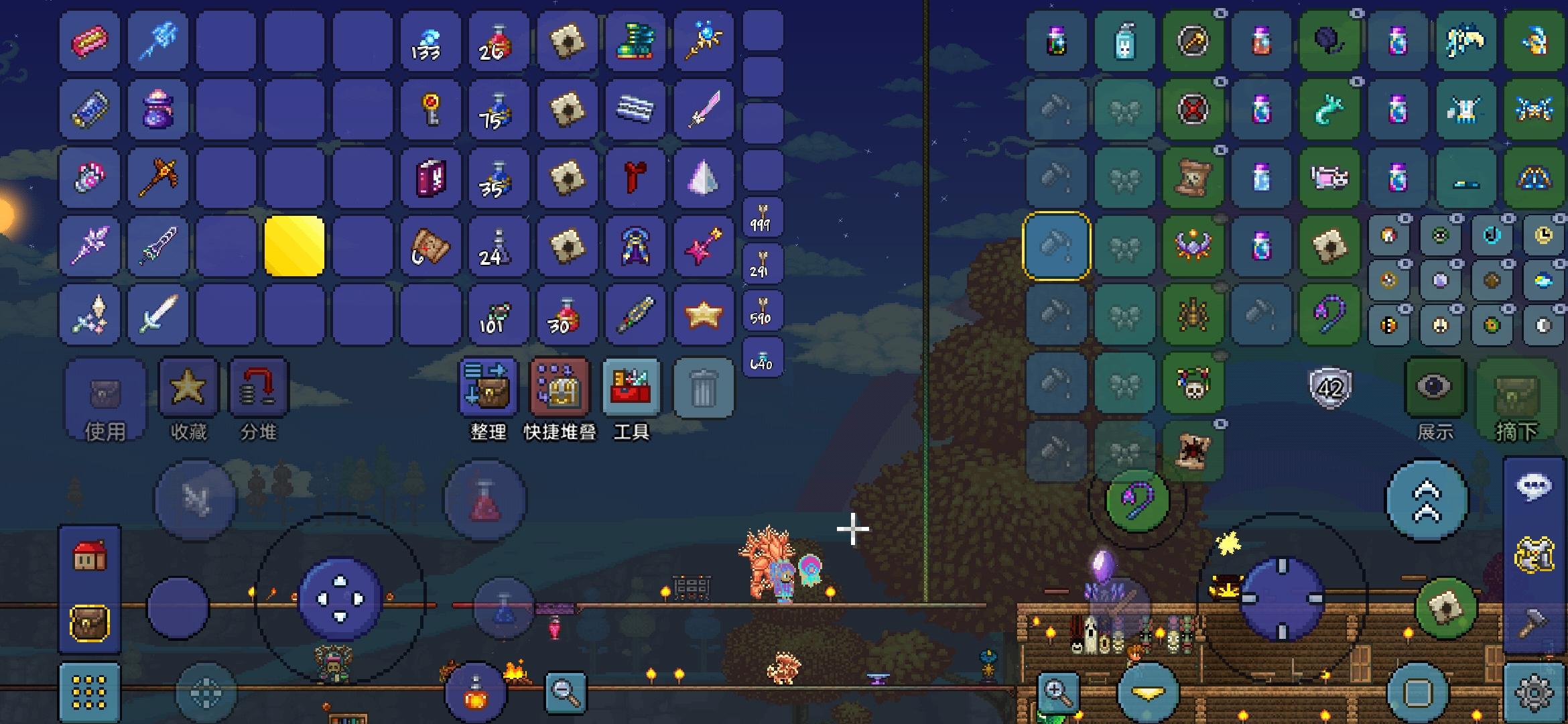Tap the 收藏 favorite star button
This screenshot has height=724, width=1568.
click(x=188, y=387)
